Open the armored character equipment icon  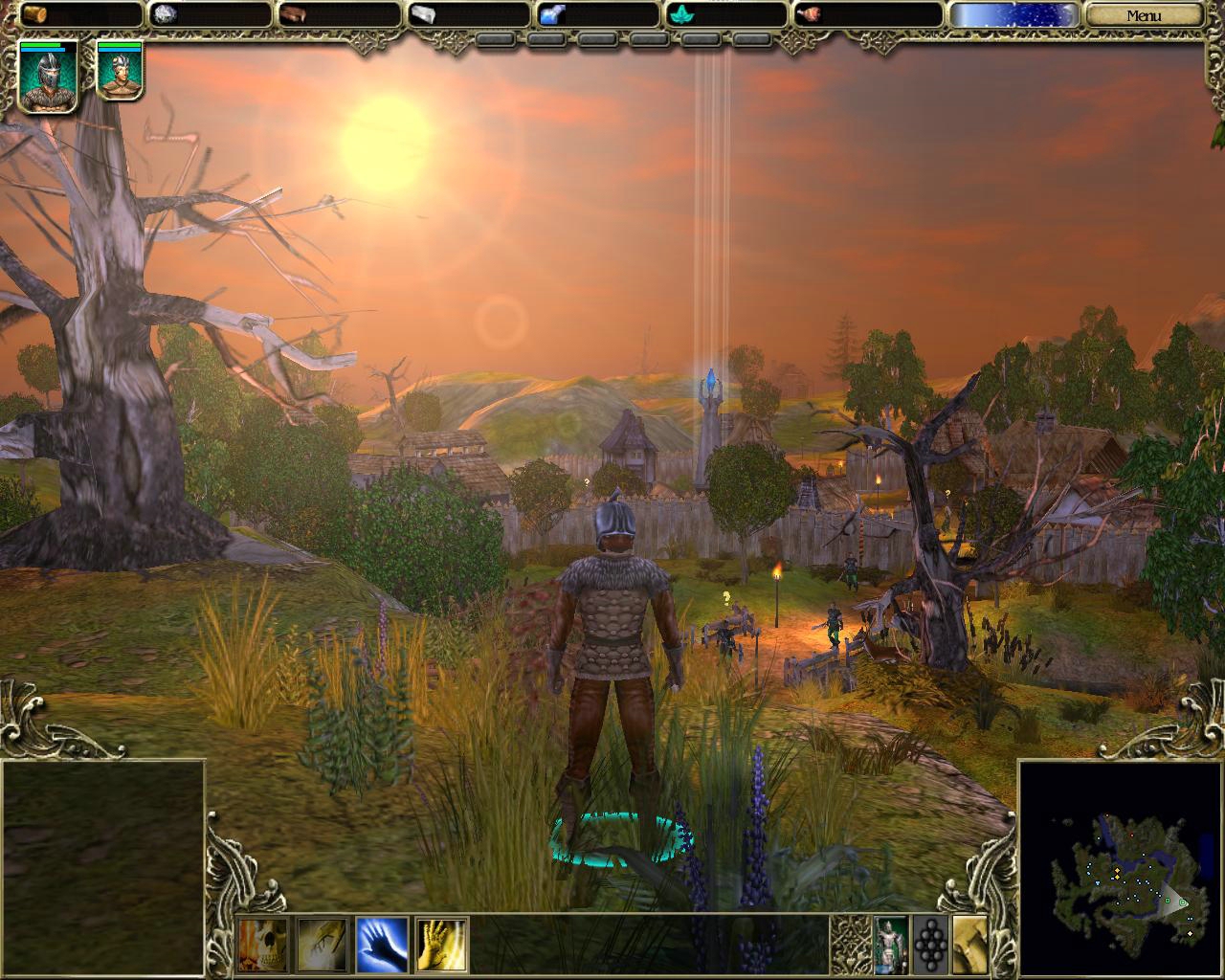(891, 945)
